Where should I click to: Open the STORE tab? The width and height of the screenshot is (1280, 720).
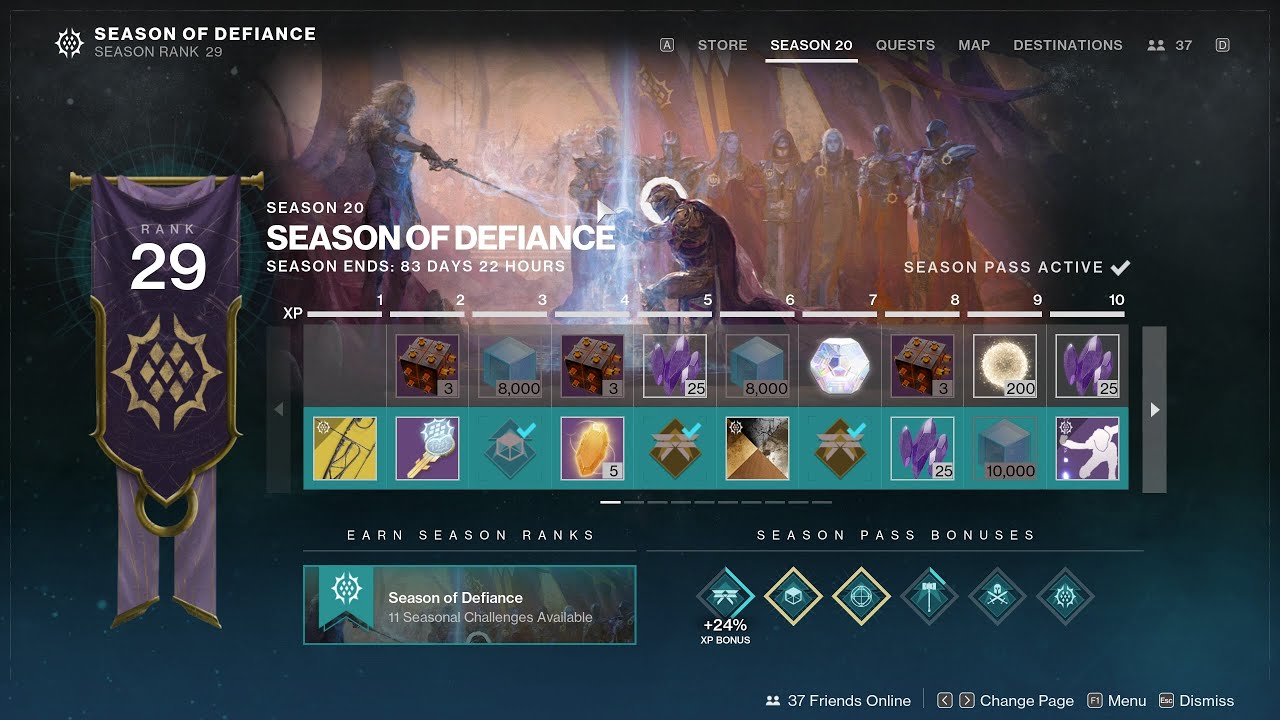pyautogui.click(x=722, y=45)
